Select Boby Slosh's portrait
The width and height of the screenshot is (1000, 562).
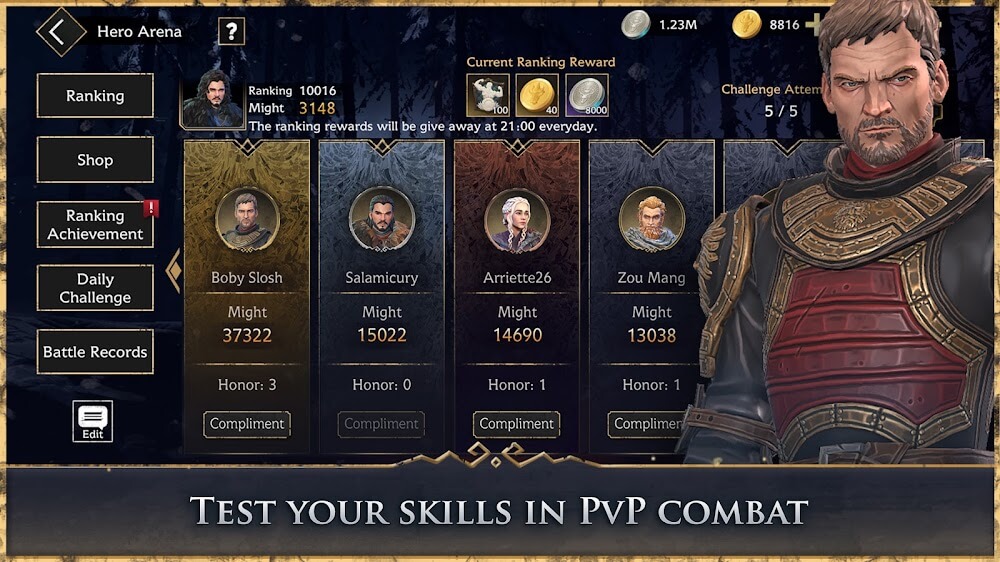tap(247, 219)
